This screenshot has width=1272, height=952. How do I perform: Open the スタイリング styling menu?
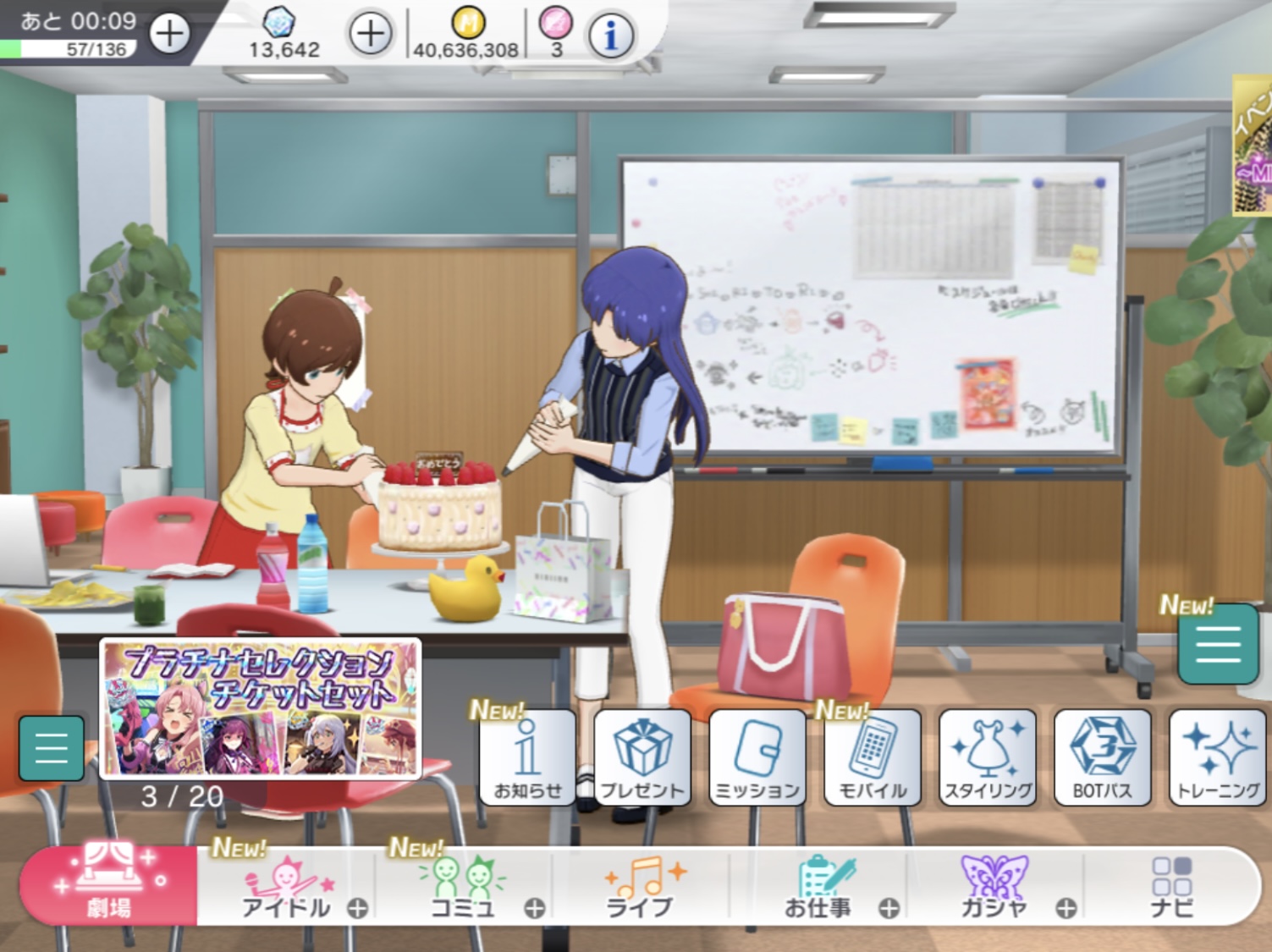click(988, 757)
